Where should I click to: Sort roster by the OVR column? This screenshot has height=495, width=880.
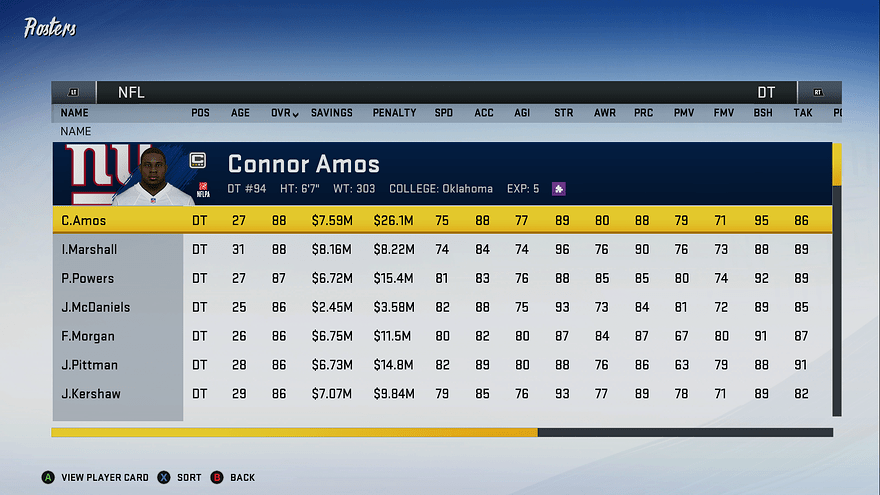[x=284, y=113]
